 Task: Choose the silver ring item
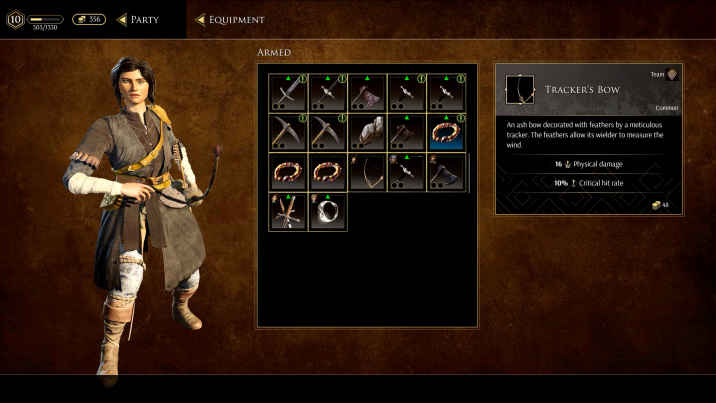328,211
